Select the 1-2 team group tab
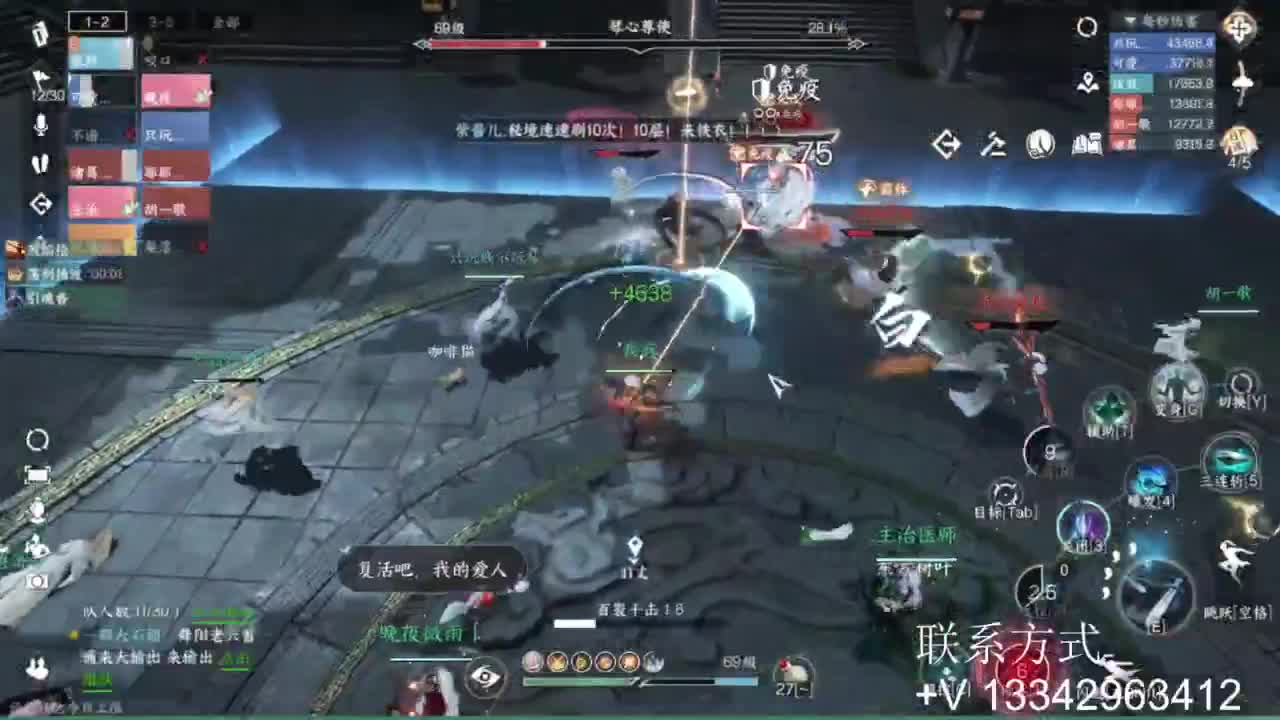 tap(96, 20)
